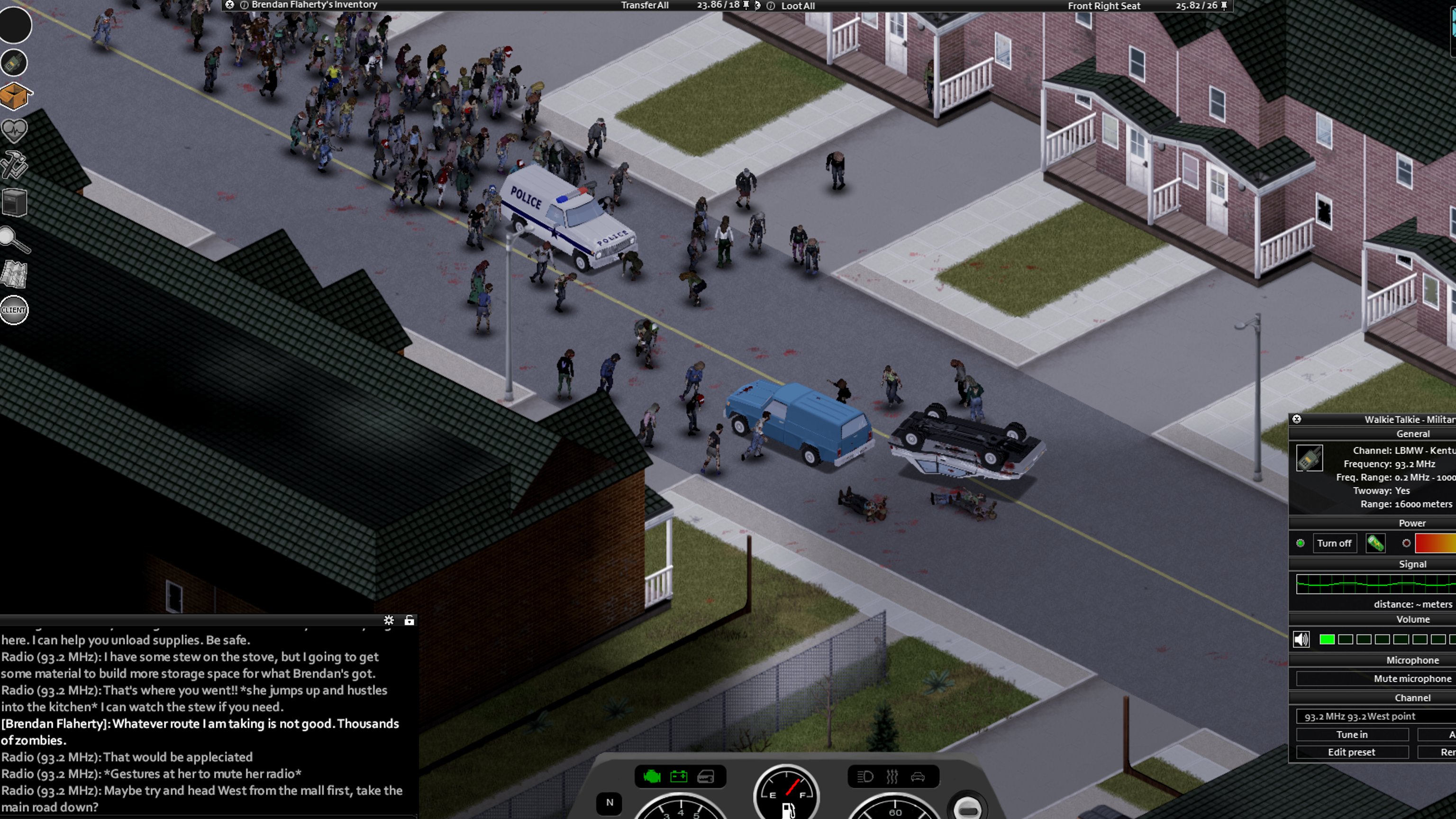
Task: Mute the microphone
Action: click(1412, 678)
